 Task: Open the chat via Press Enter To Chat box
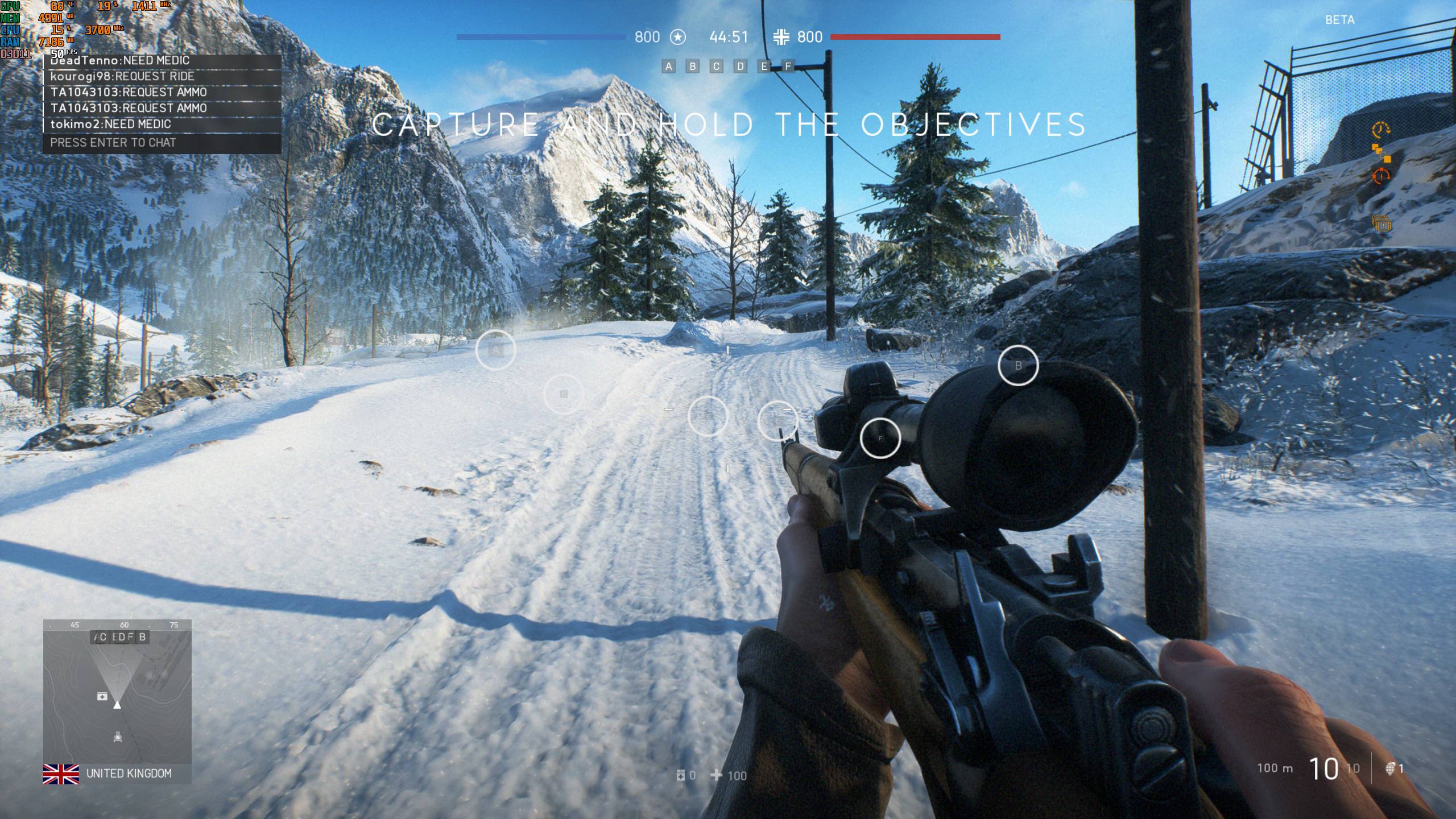tap(162, 143)
